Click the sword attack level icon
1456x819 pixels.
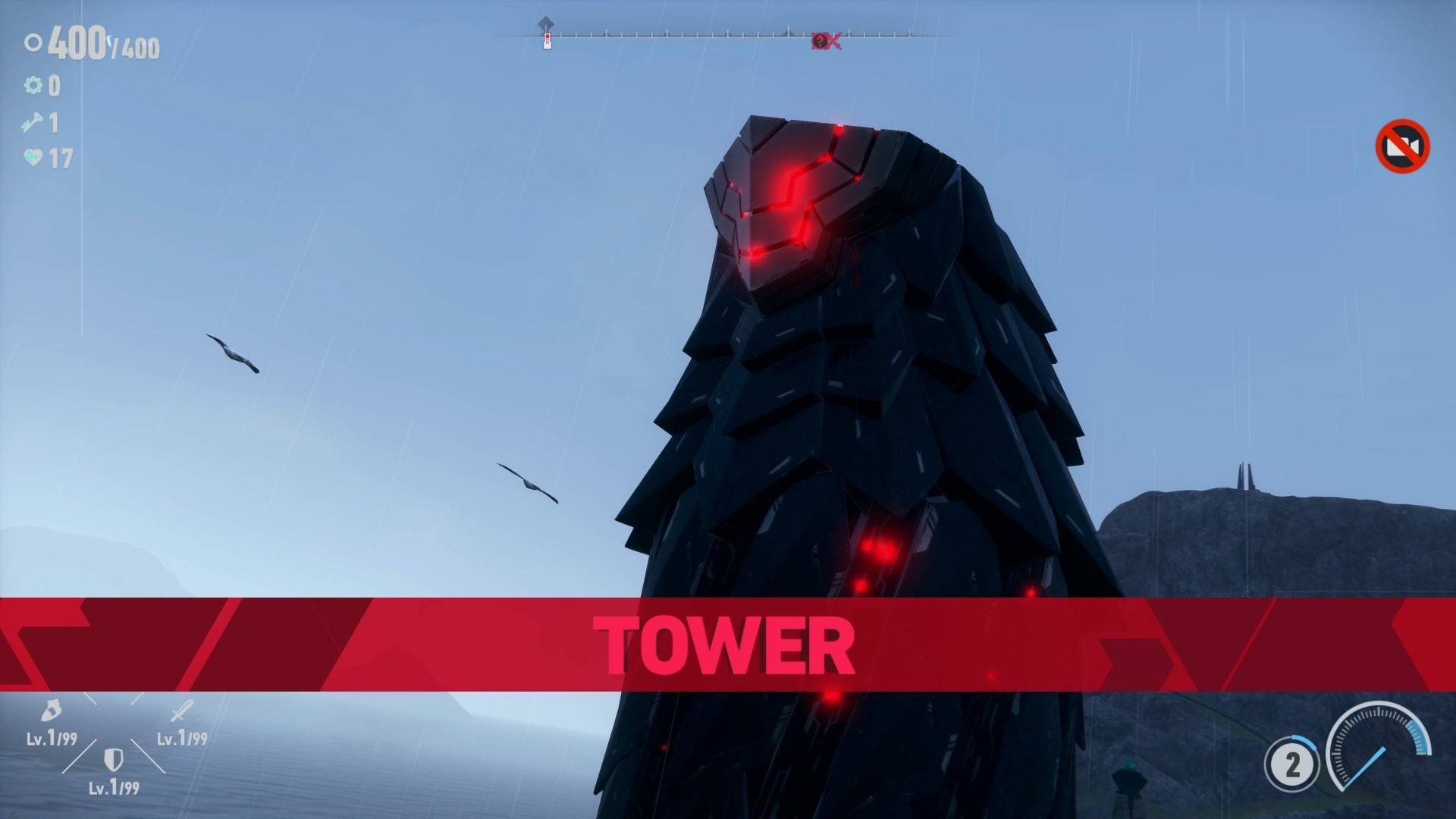click(181, 711)
